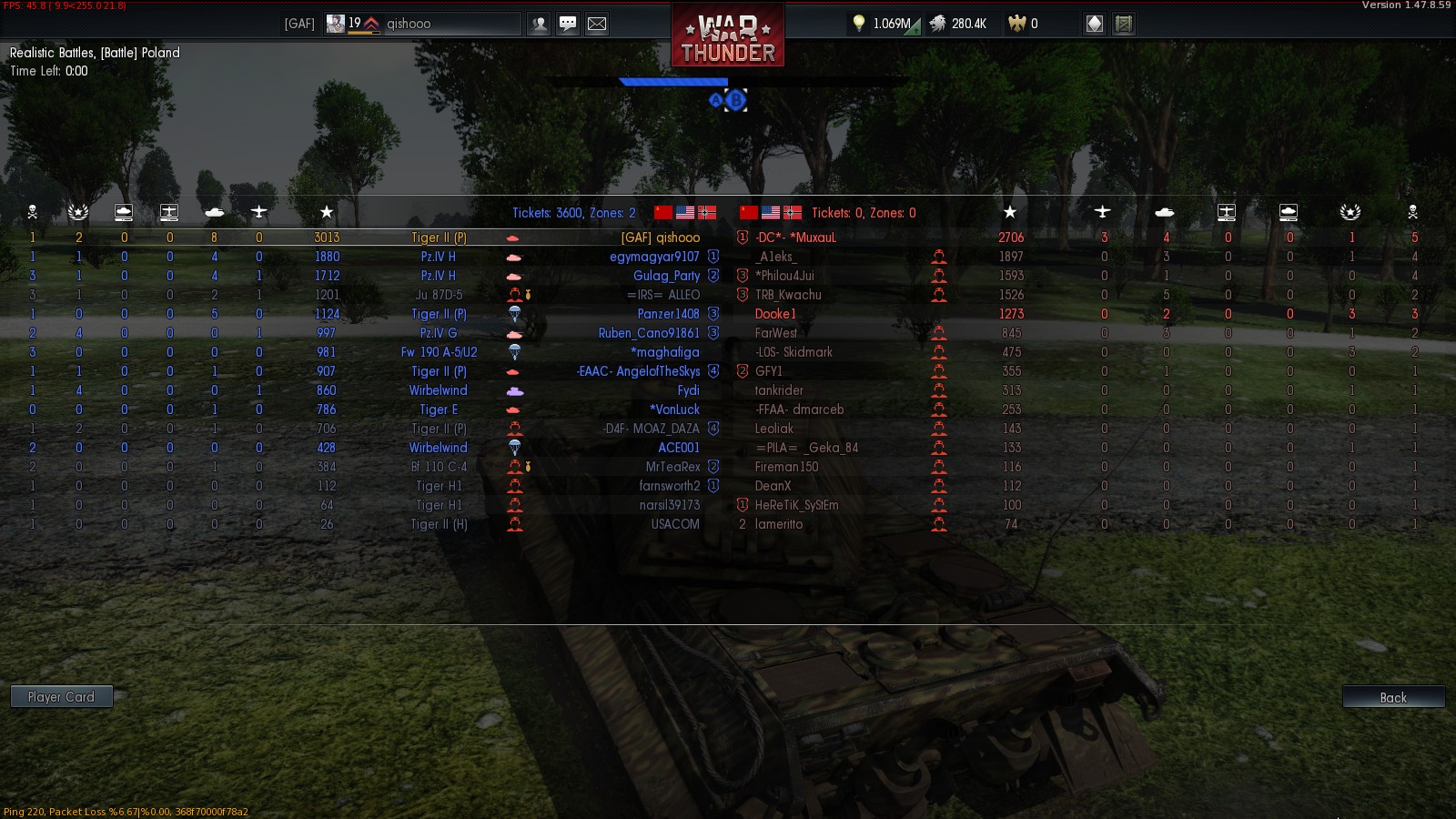Image resolution: width=1456 pixels, height=819 pixels.
Task: Open the diamond icon in the top bar
Action: (x=1095, y=24)
